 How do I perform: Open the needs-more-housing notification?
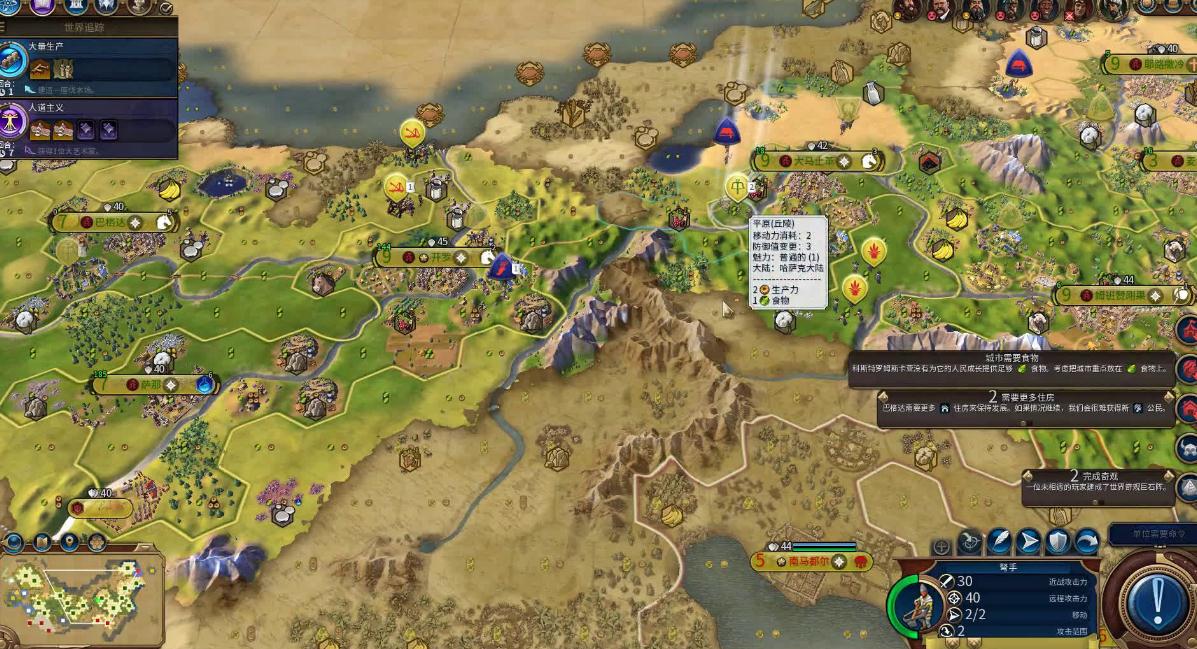tap(1023, 403)
